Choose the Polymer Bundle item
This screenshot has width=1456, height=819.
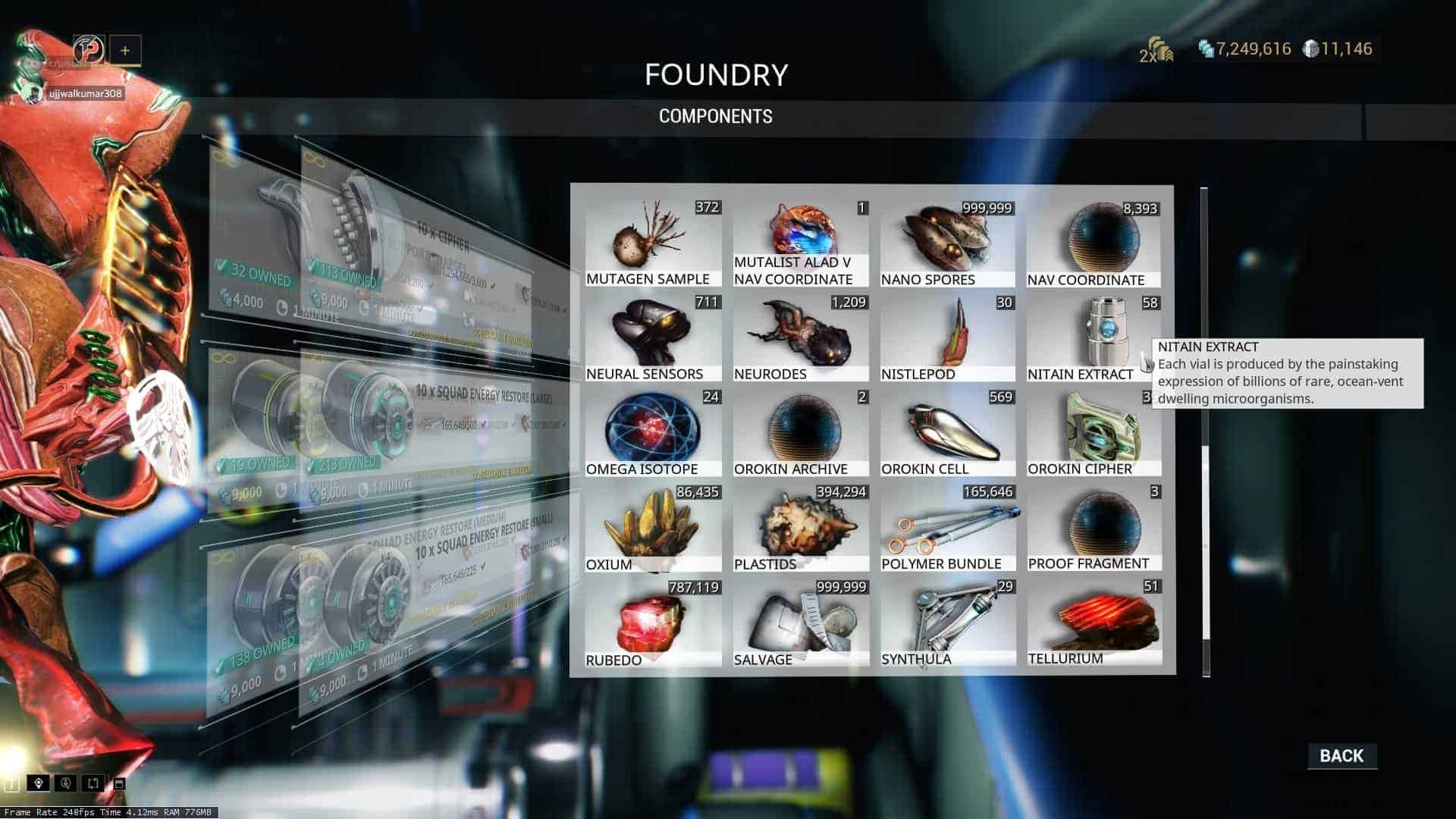[x=948, y=527]
